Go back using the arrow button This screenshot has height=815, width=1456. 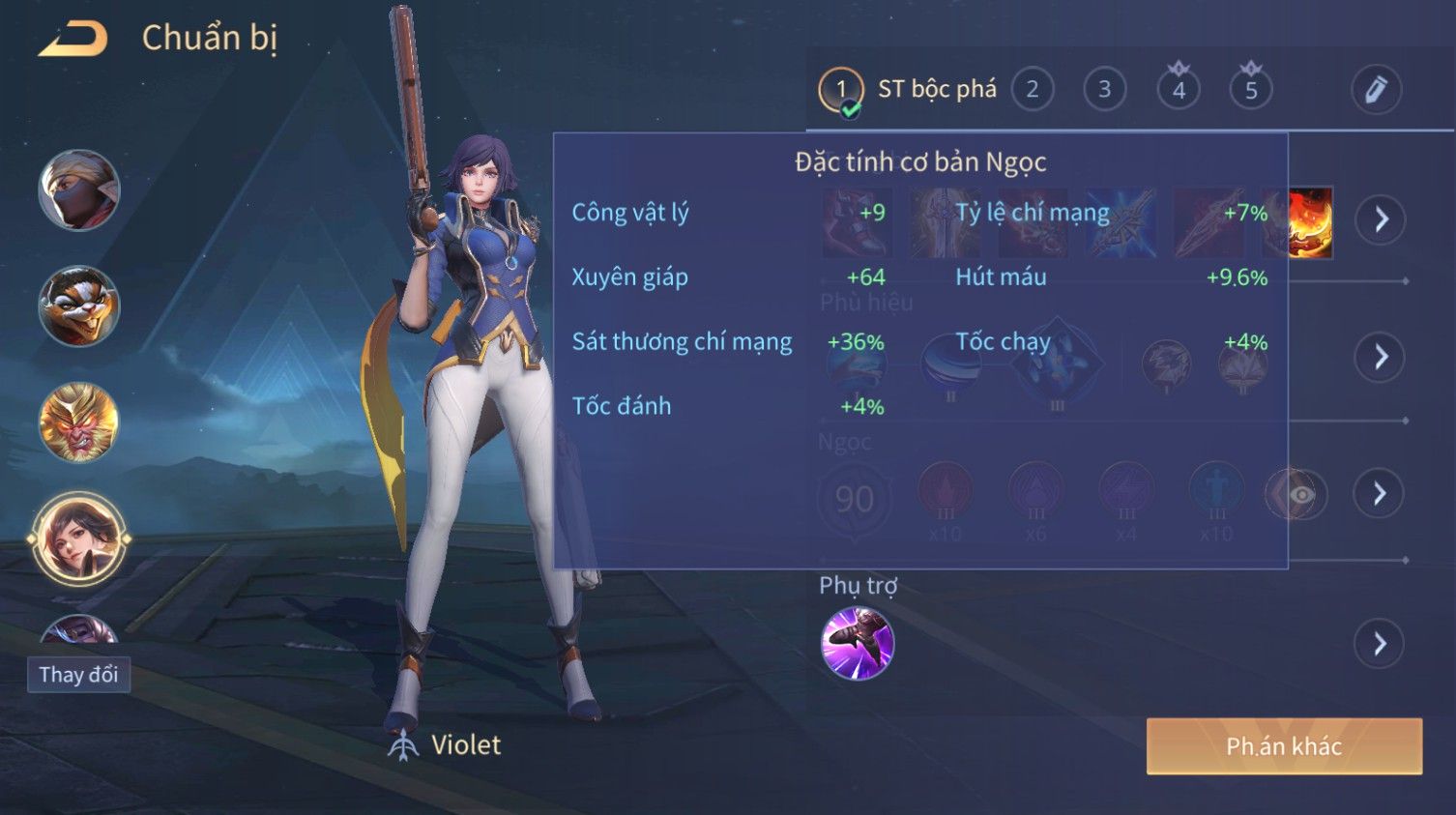73,39
